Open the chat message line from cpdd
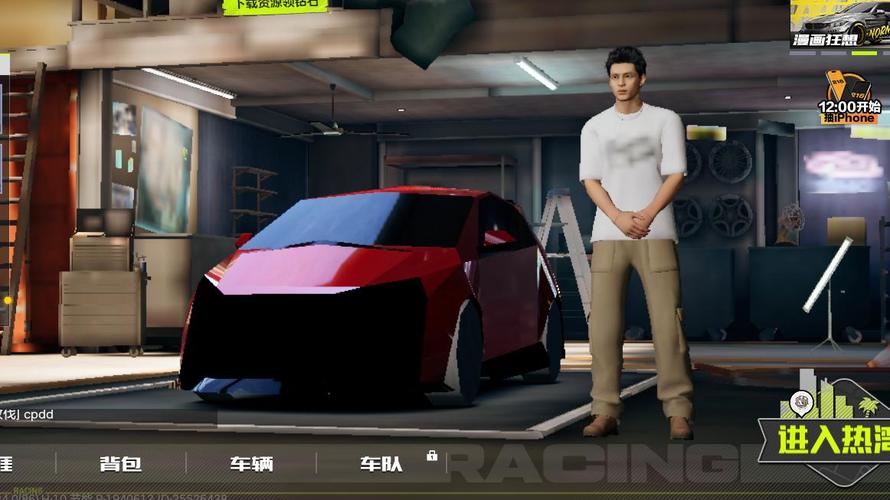This screenshot has height=500, width=890. (x=30, y=413)
